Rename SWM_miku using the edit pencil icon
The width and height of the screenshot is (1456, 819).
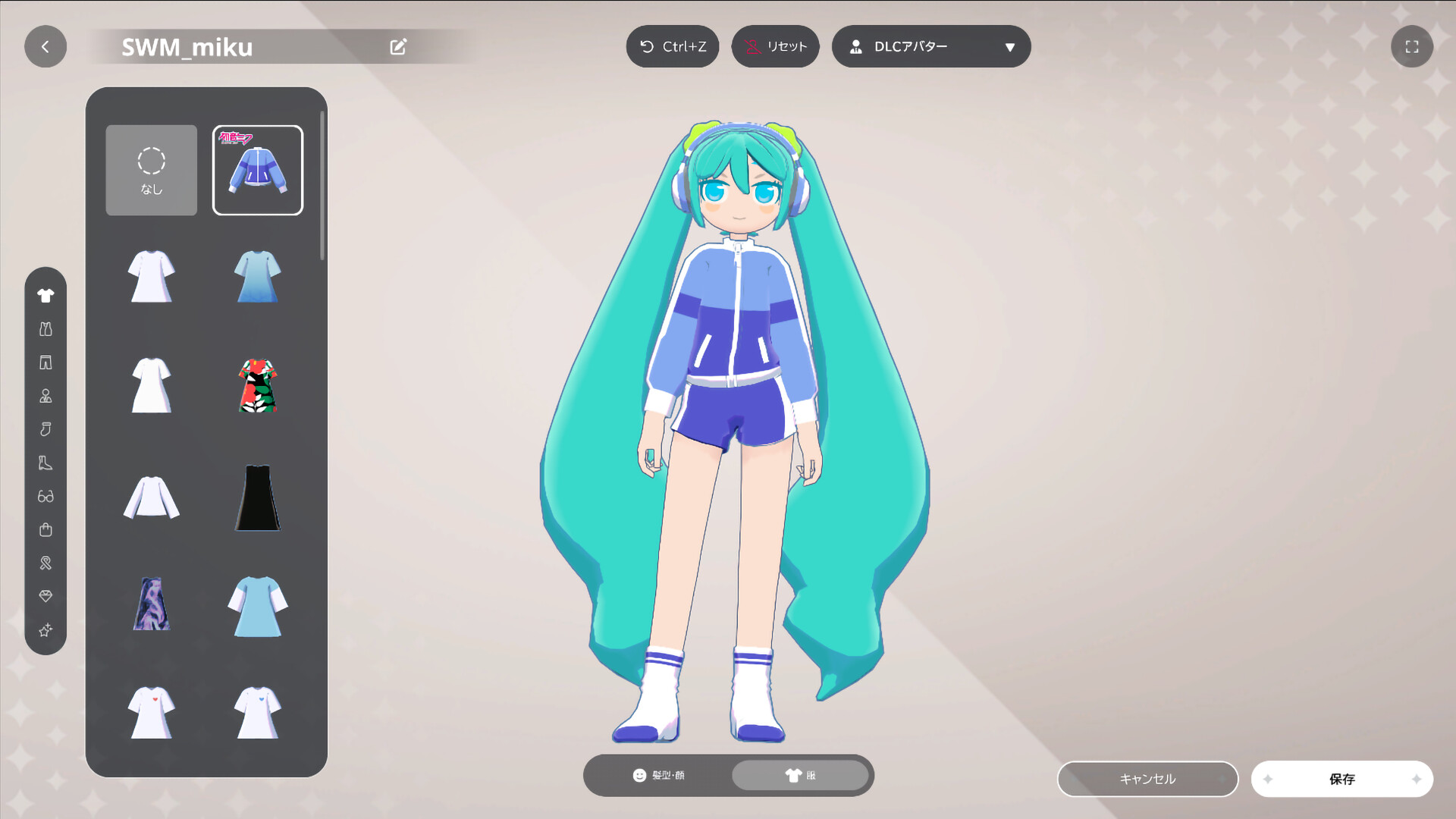pyautogui.click(x=397, y=46)
